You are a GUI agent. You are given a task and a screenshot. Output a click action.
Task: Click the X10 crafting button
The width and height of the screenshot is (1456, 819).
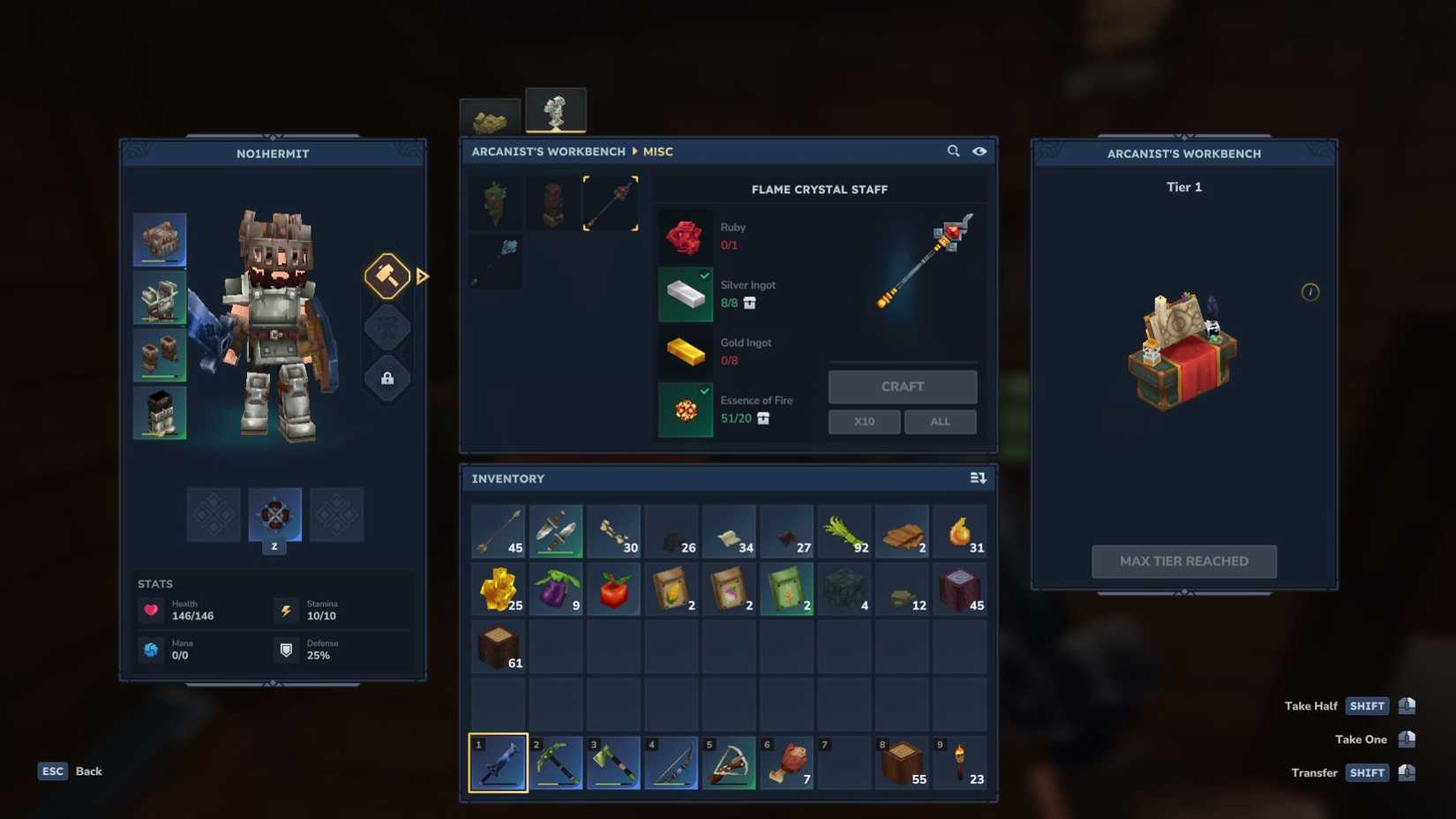(x=864, y=421)
